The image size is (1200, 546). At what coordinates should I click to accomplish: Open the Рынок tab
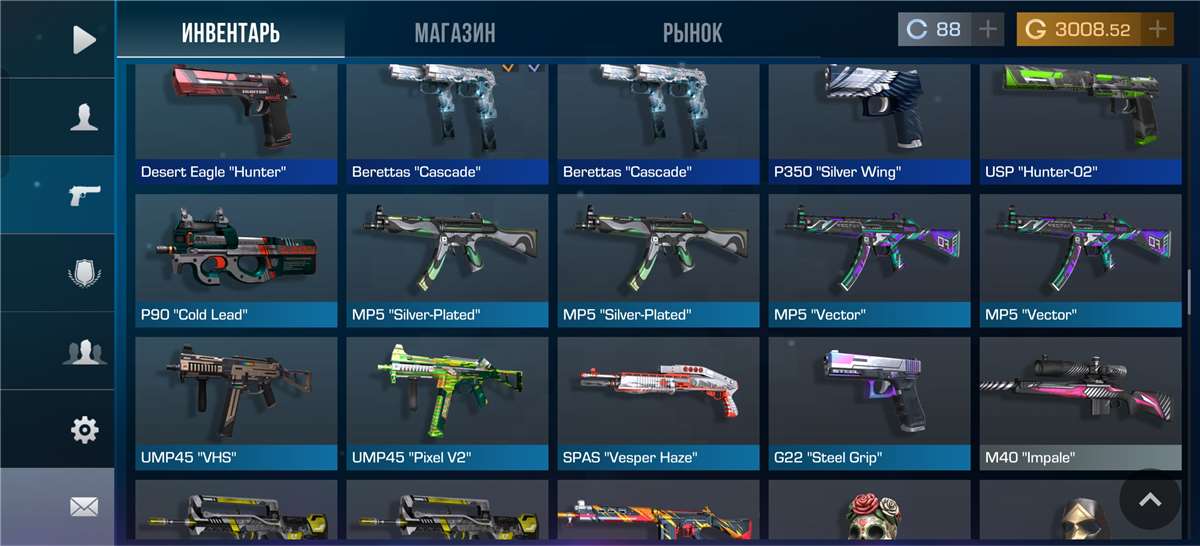692,33
